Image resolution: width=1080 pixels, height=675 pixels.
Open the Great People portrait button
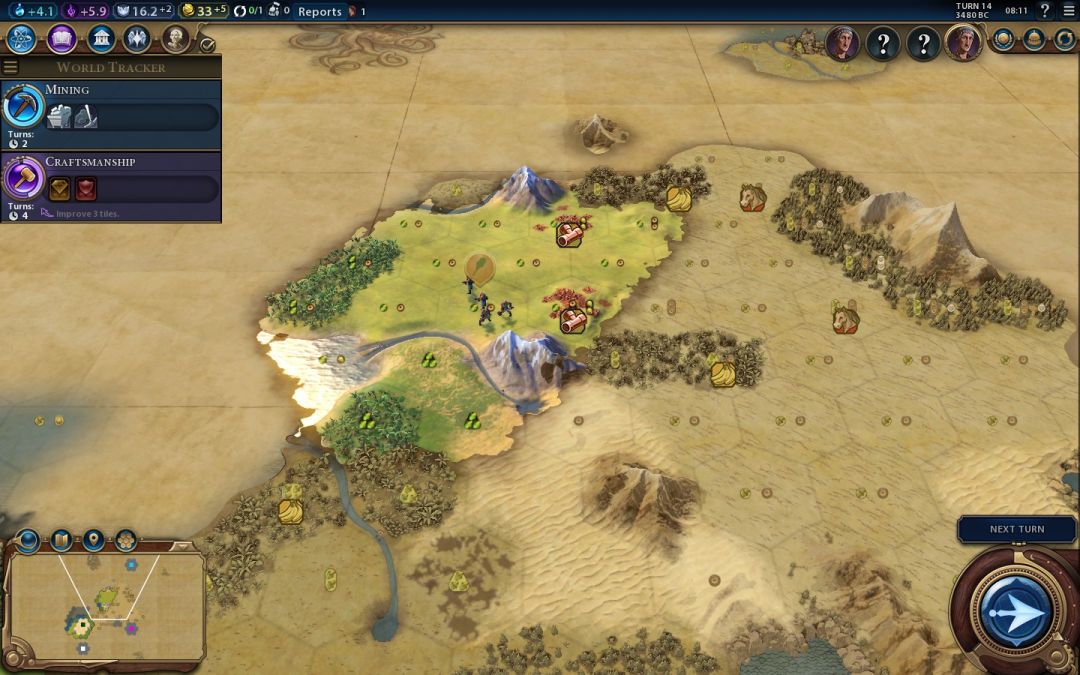click(175, 39)
